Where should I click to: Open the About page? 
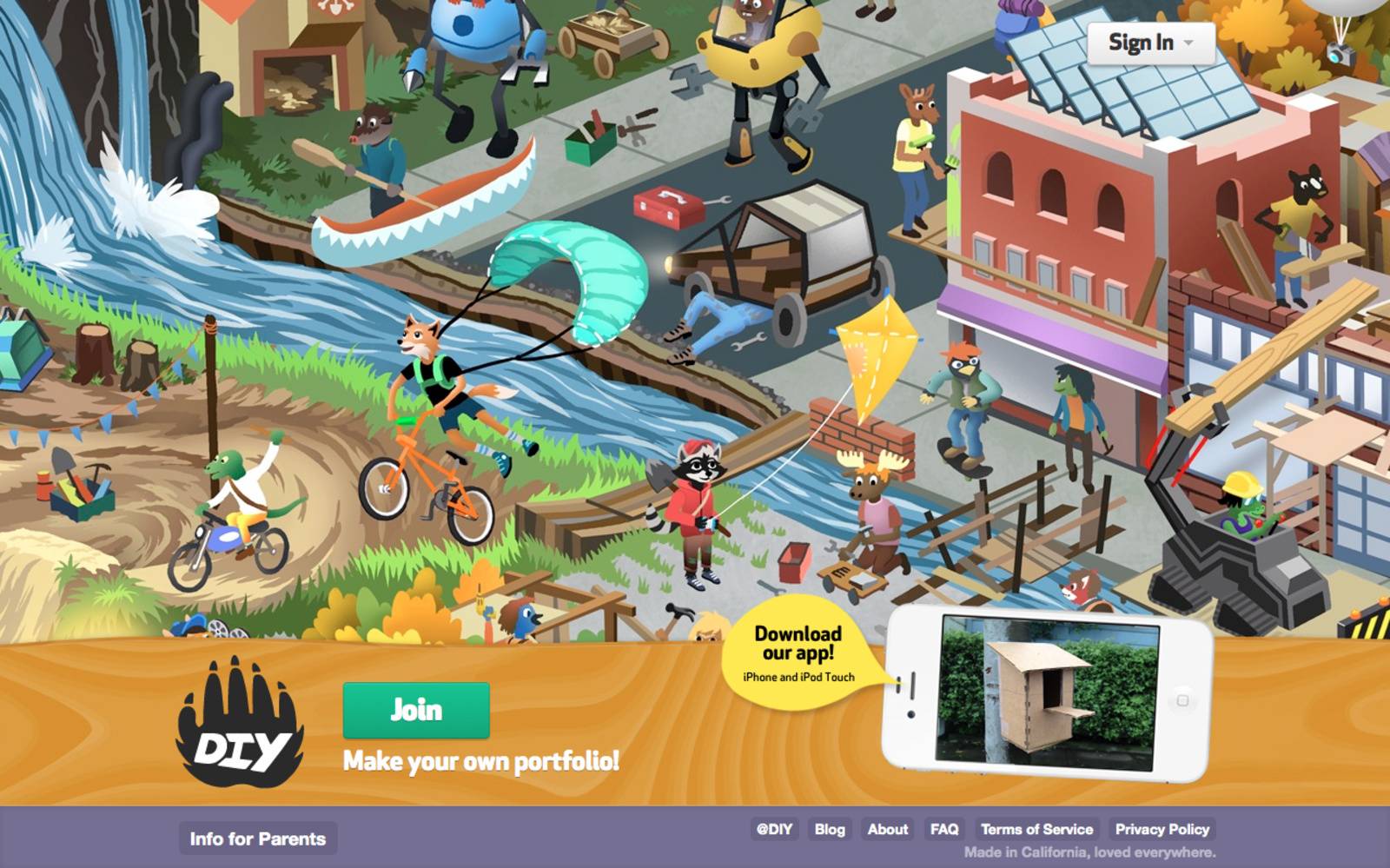pos(887,830)
